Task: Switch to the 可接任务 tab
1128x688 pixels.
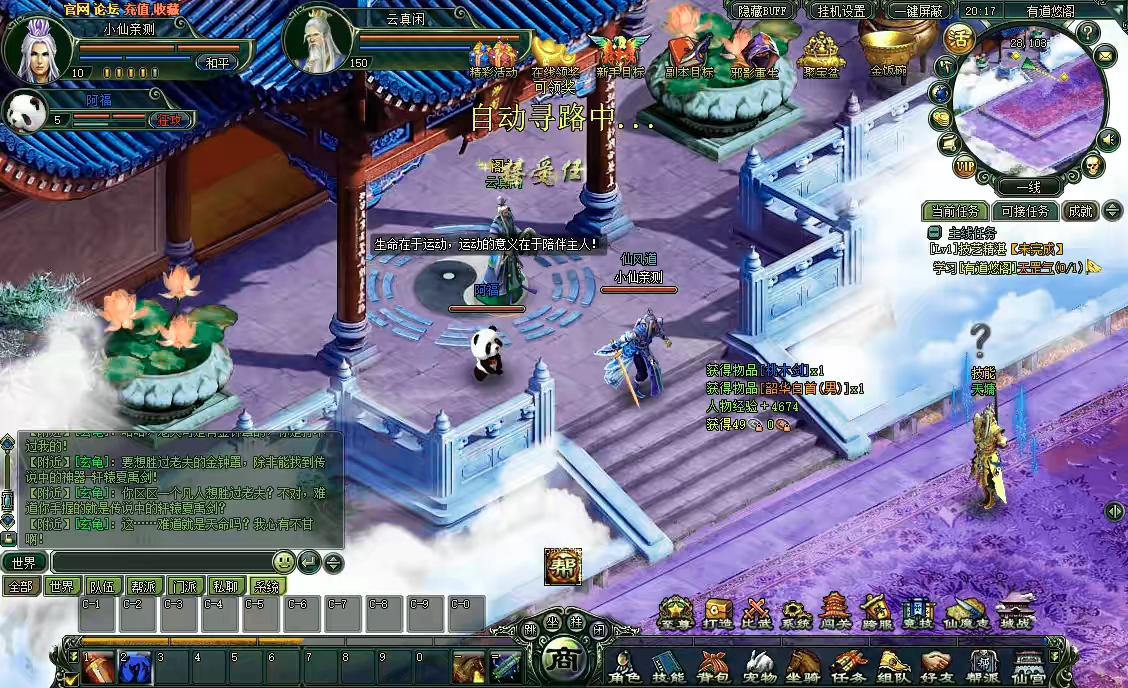Action: tap(1025, 211)
